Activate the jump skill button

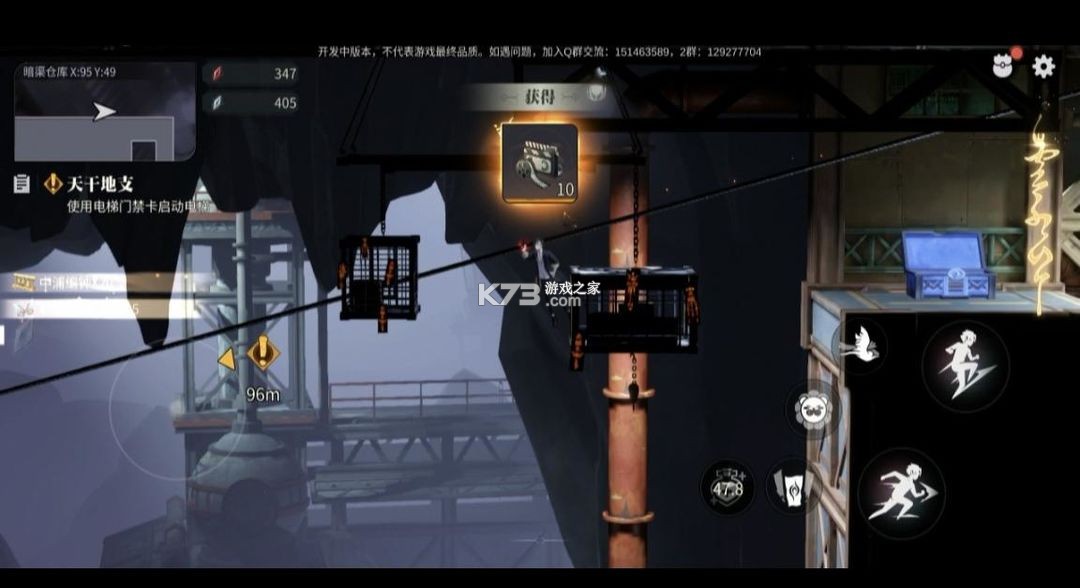tap(965, 366)
